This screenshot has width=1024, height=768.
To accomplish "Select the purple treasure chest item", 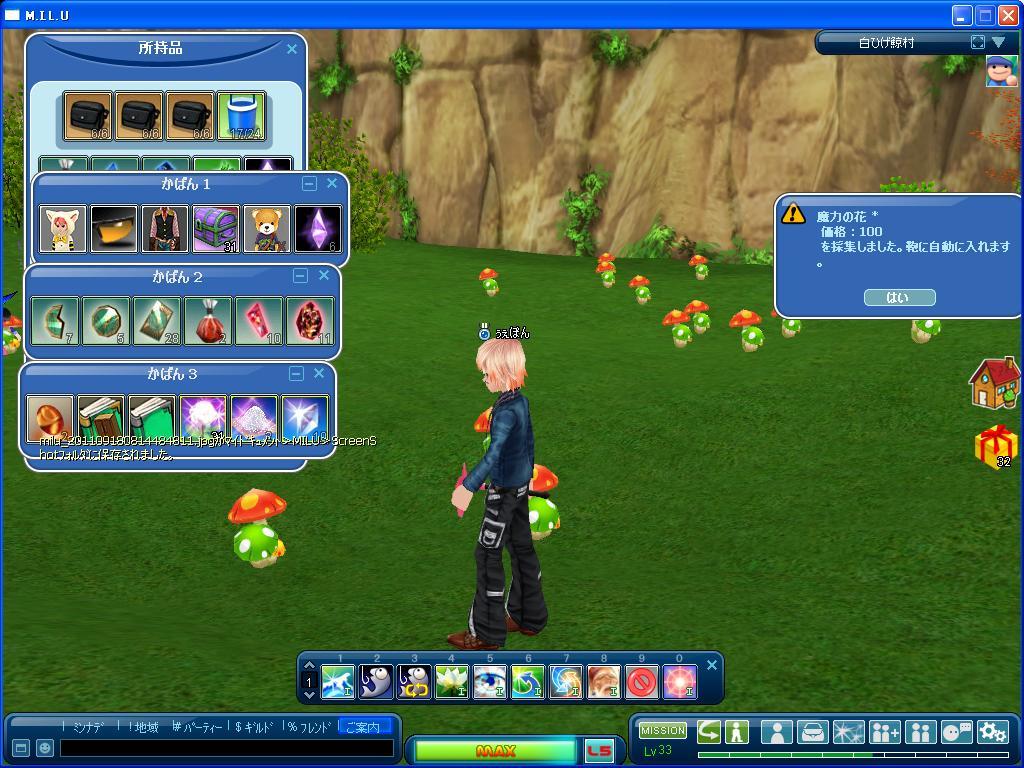I will pyautogui.click(x=215, y=229).
